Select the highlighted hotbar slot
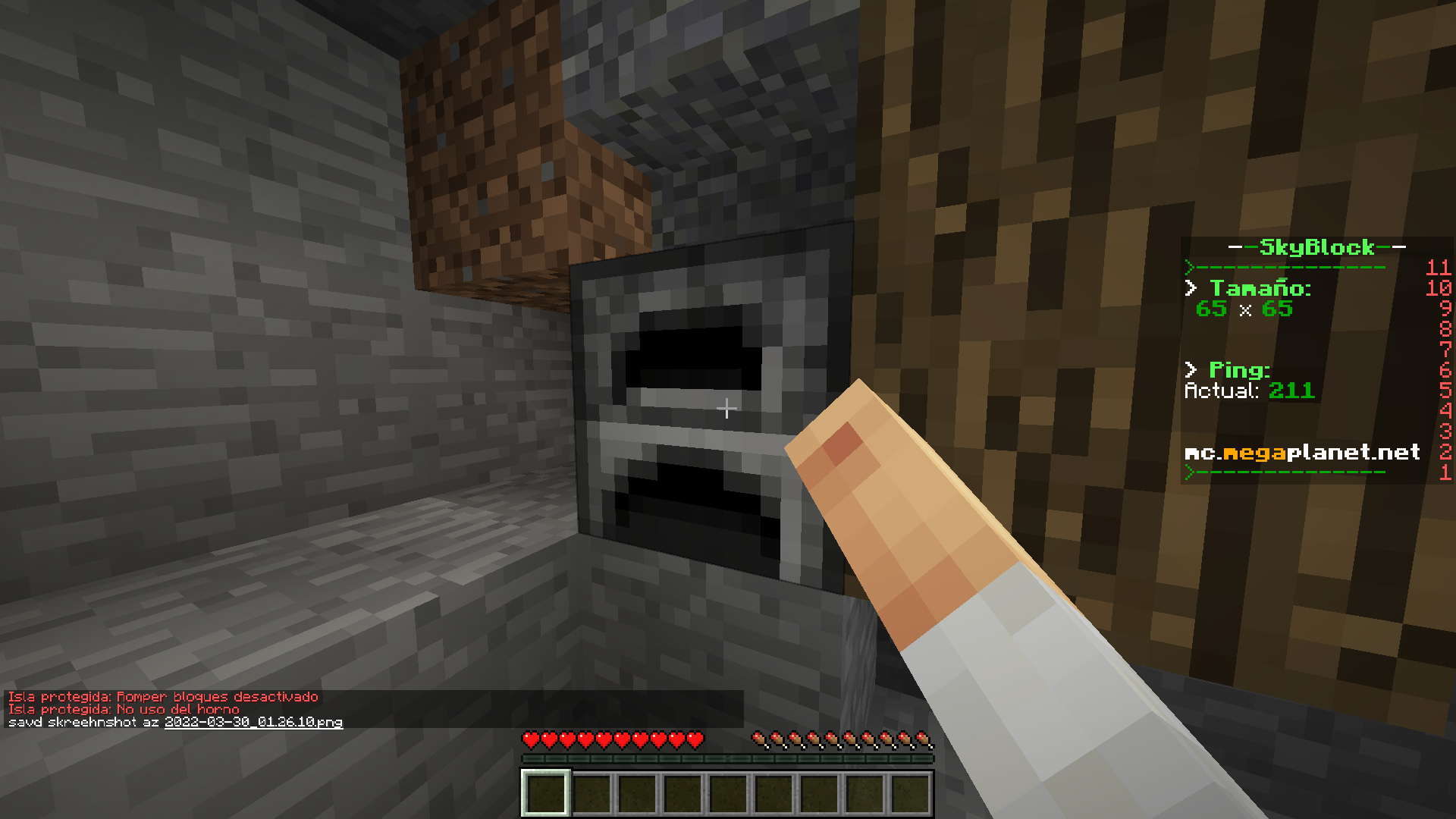This screenshot has width=1456, height=819. pyautogui.click(x=545, y=793)
